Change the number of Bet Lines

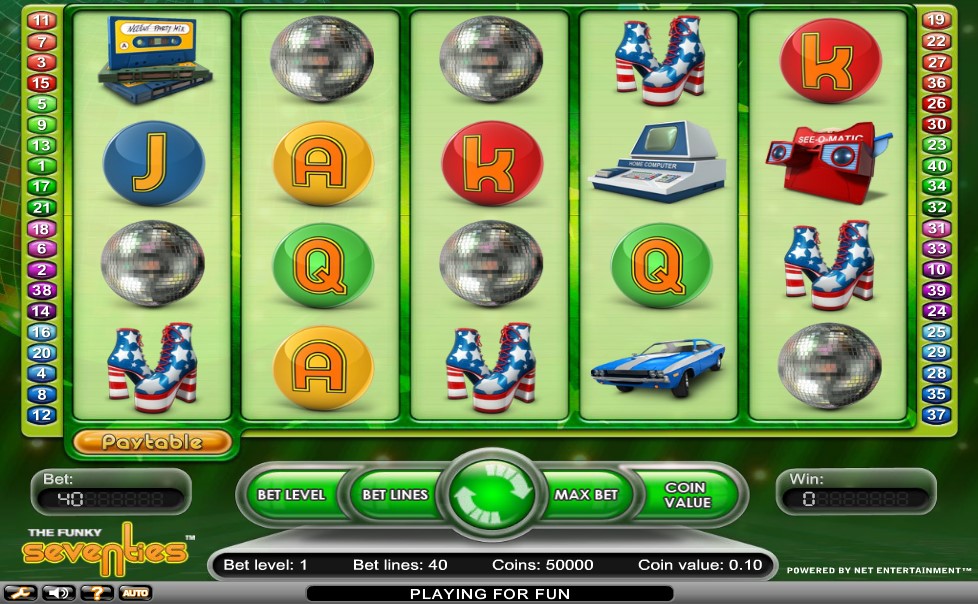(394, 494)
